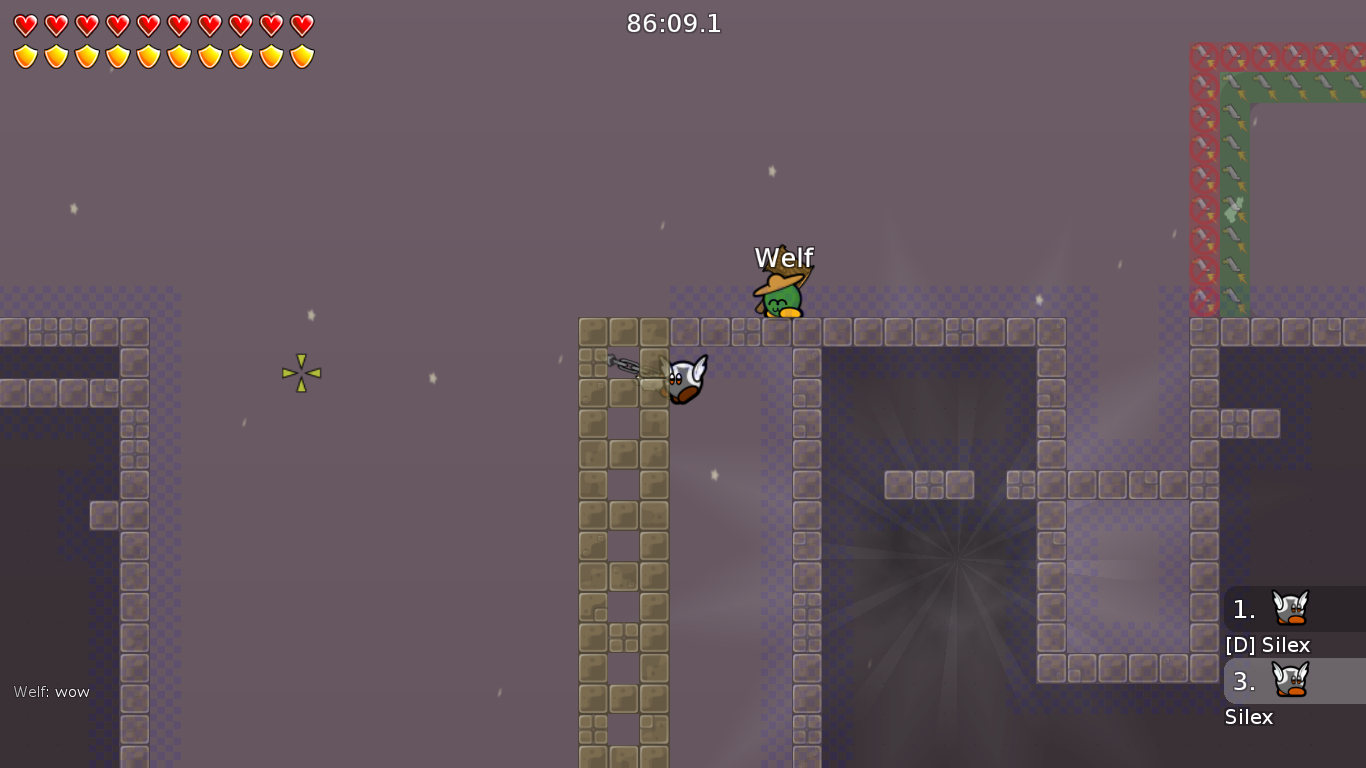Select the tee avatar beside rank 3

(1290, 681)
